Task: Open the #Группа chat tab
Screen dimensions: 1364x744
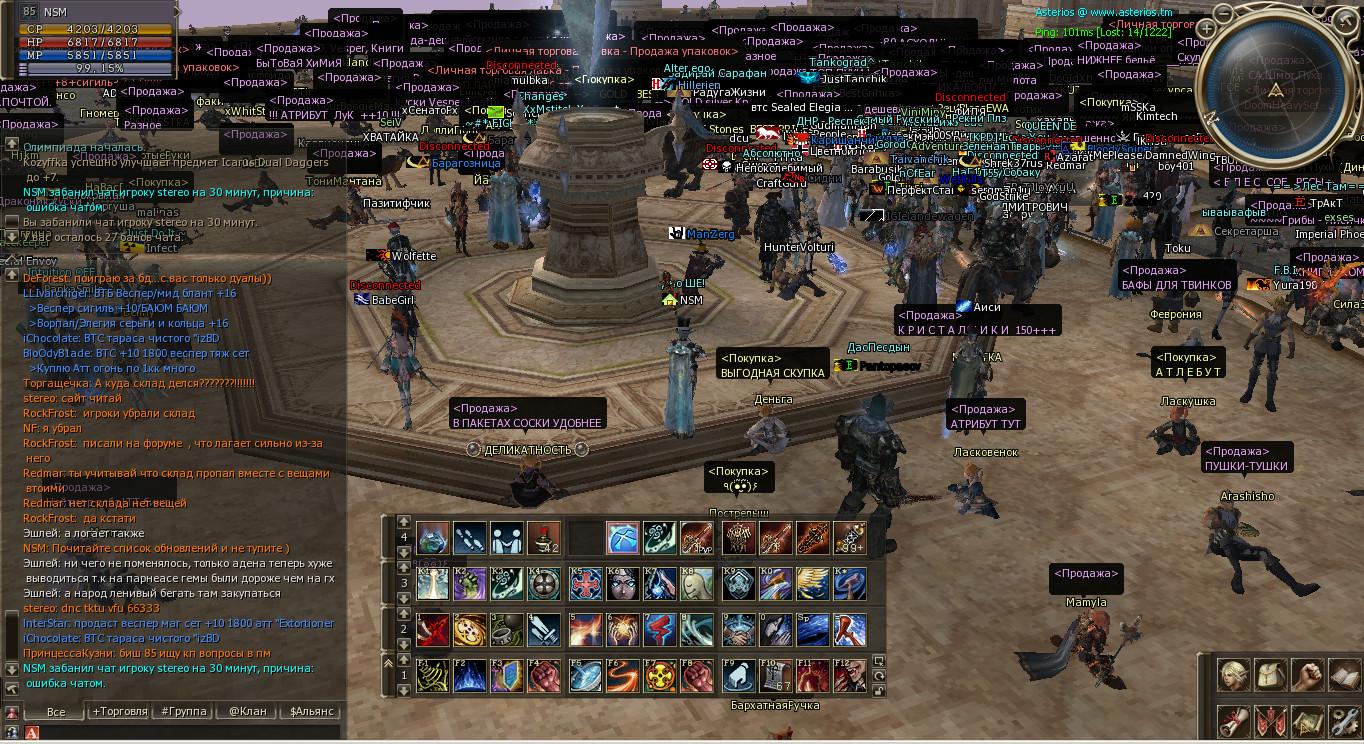Action: 183,711
